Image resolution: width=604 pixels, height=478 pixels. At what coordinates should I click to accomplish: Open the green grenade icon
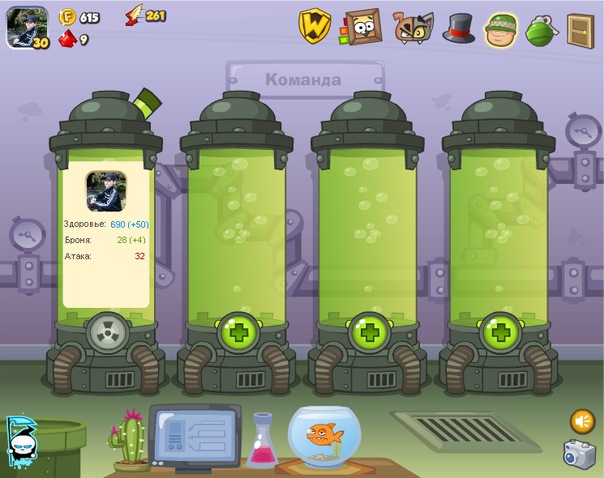tap(541, 28)
